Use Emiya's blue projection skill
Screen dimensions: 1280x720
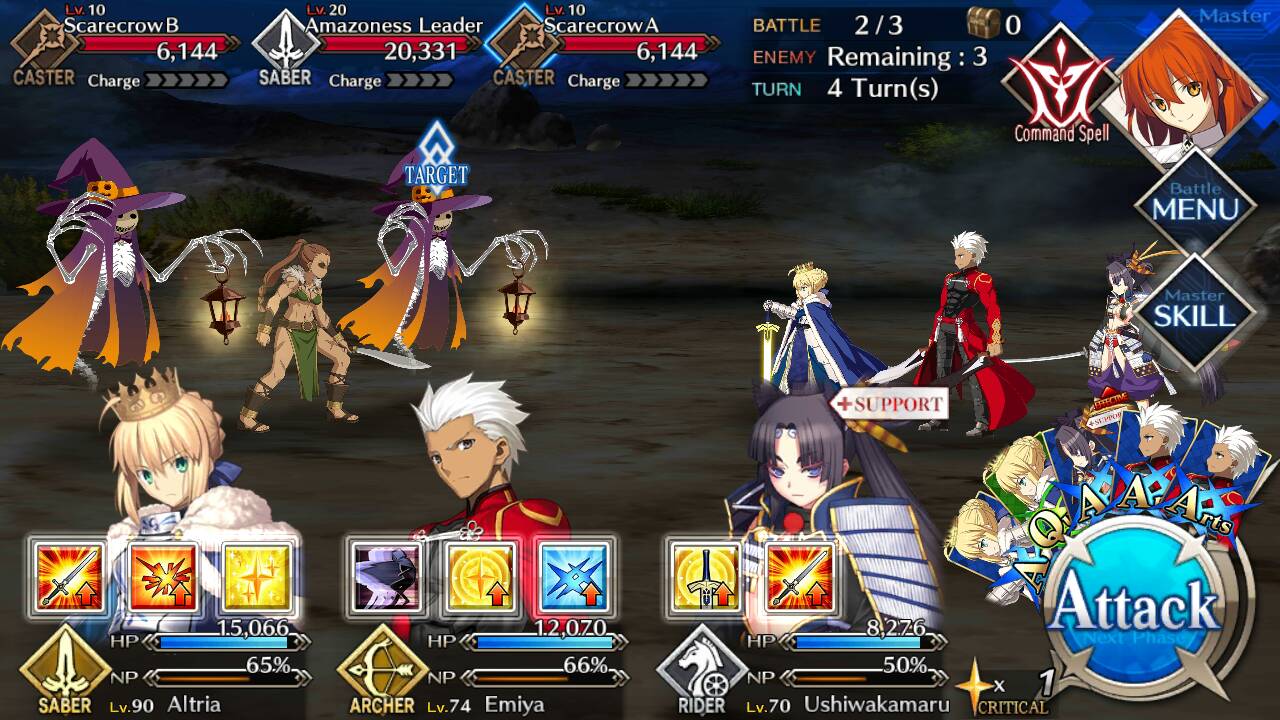point(575,578)
